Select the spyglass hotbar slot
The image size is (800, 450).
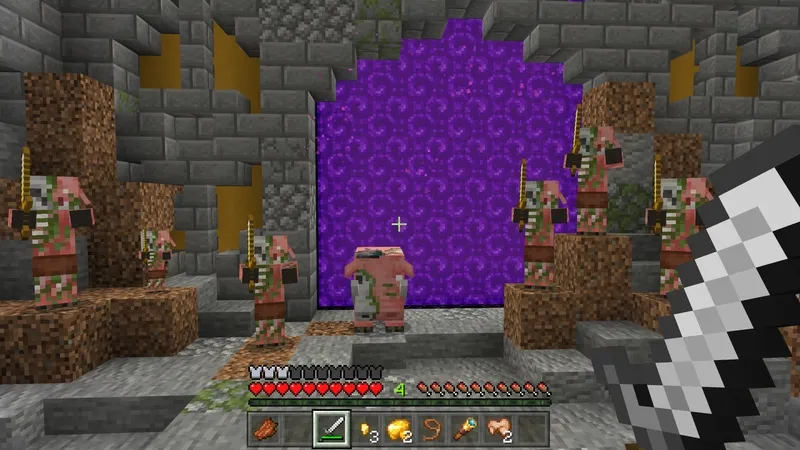464,430
